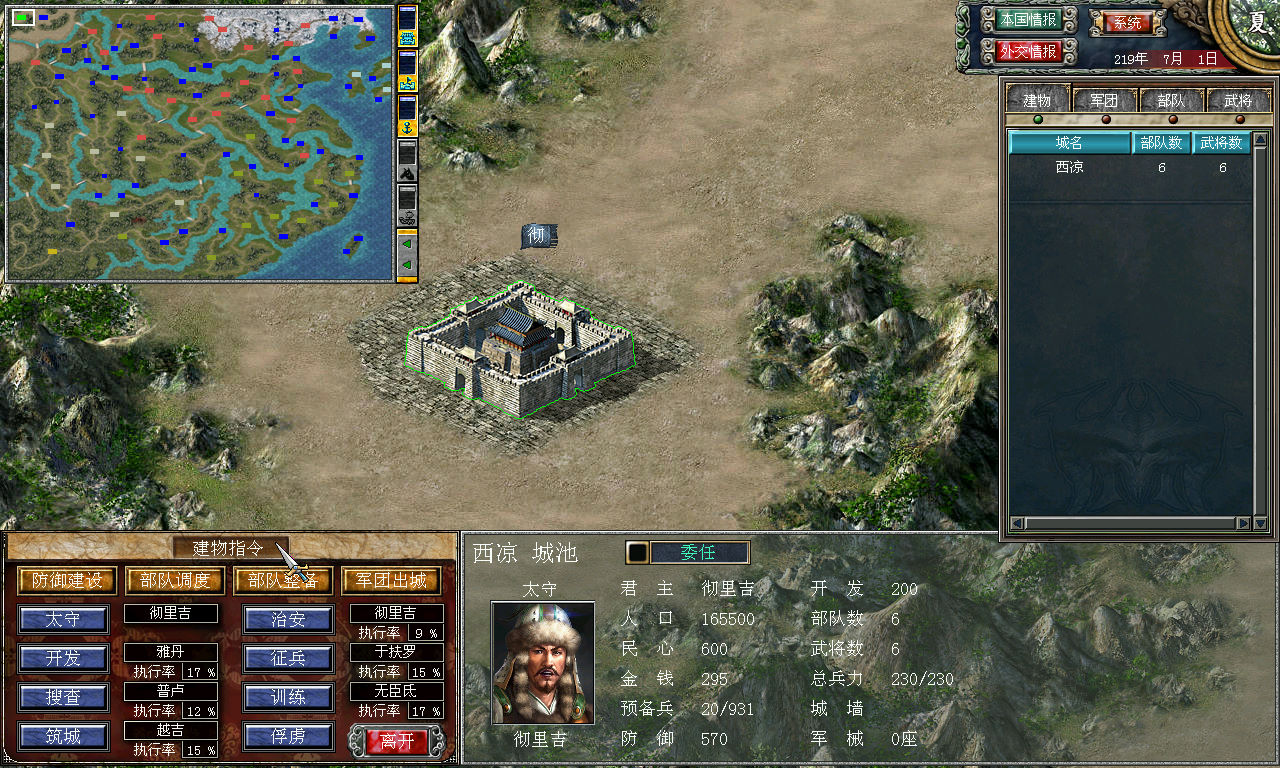Switch to the 建物 tab
The height and width of the screenshot is (768, 1280).
[x=1037, y=100]
